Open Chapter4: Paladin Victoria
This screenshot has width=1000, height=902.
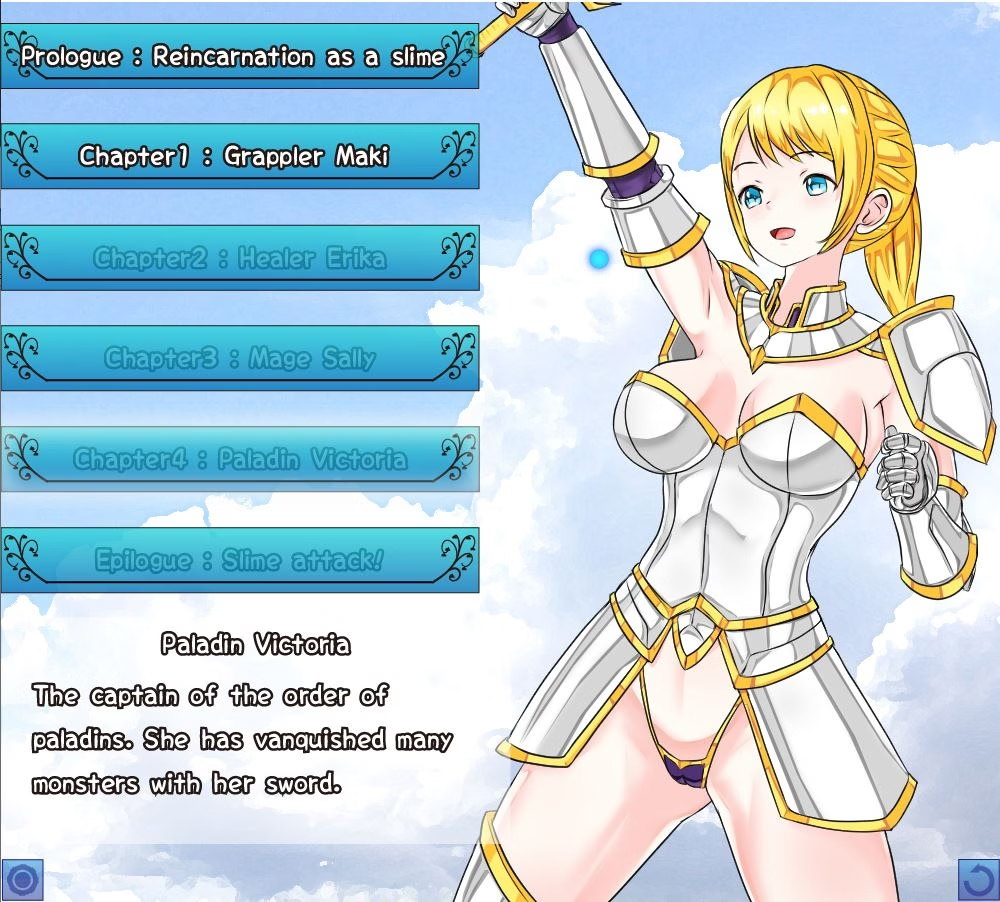coord(239,459)
